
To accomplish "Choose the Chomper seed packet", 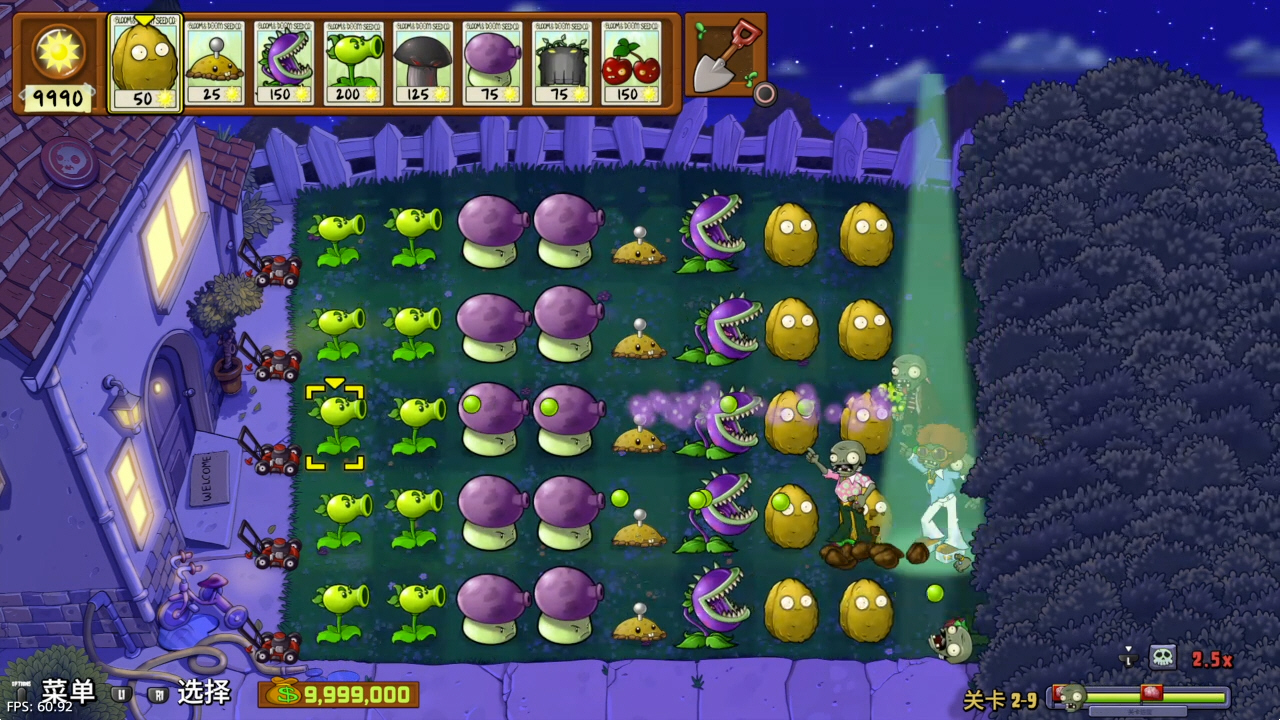I will point(284,64).
